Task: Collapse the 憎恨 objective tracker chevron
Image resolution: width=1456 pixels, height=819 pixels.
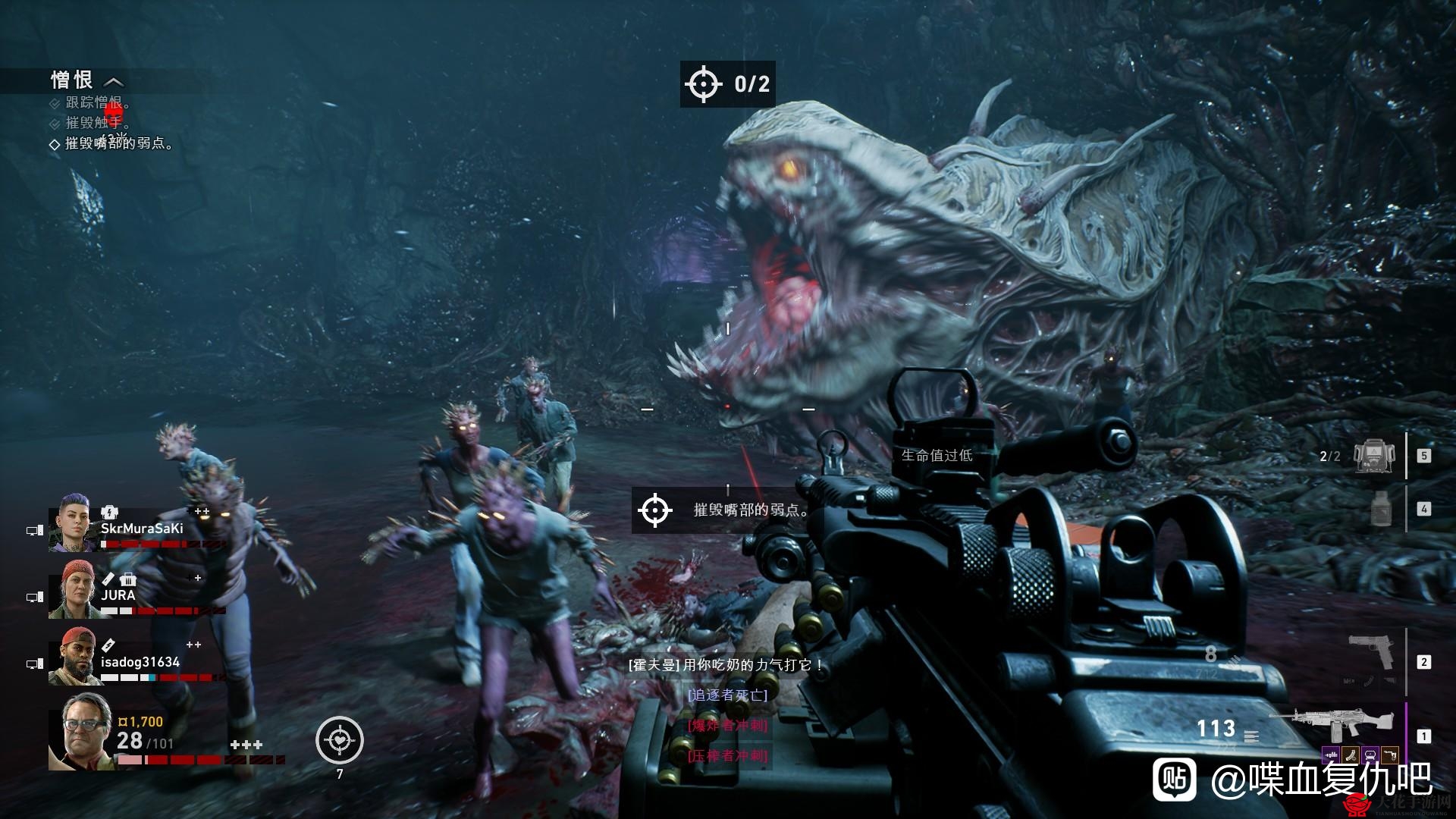Action: (x=113, y=81)
